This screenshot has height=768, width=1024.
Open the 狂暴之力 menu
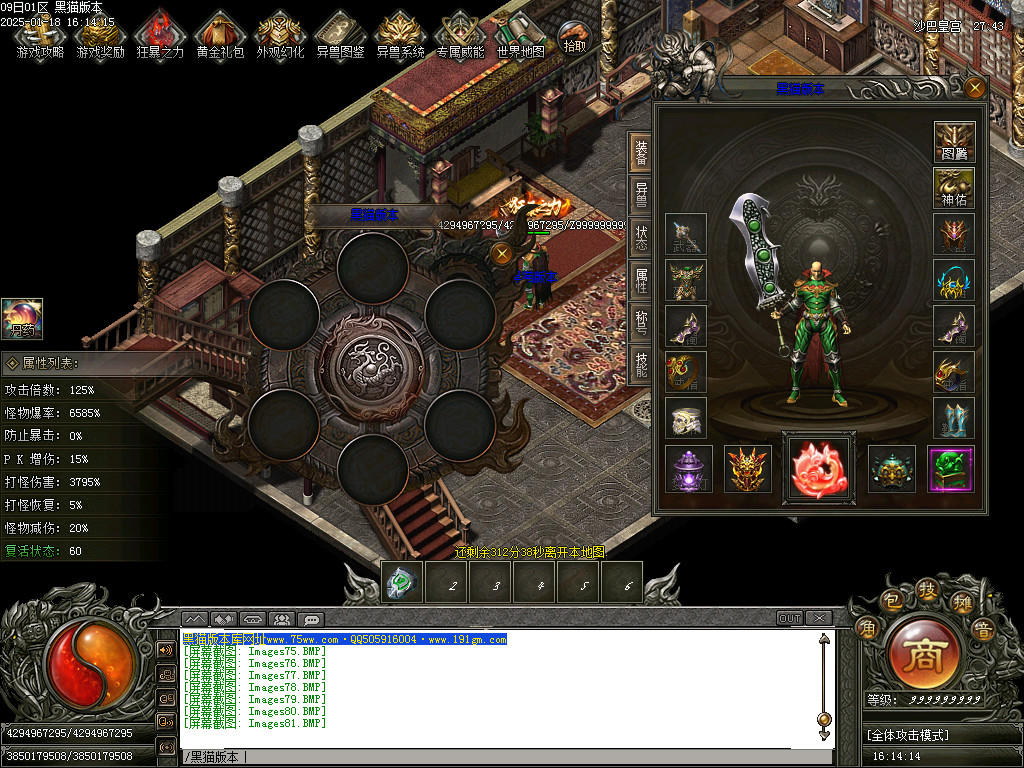coord(160,35)
